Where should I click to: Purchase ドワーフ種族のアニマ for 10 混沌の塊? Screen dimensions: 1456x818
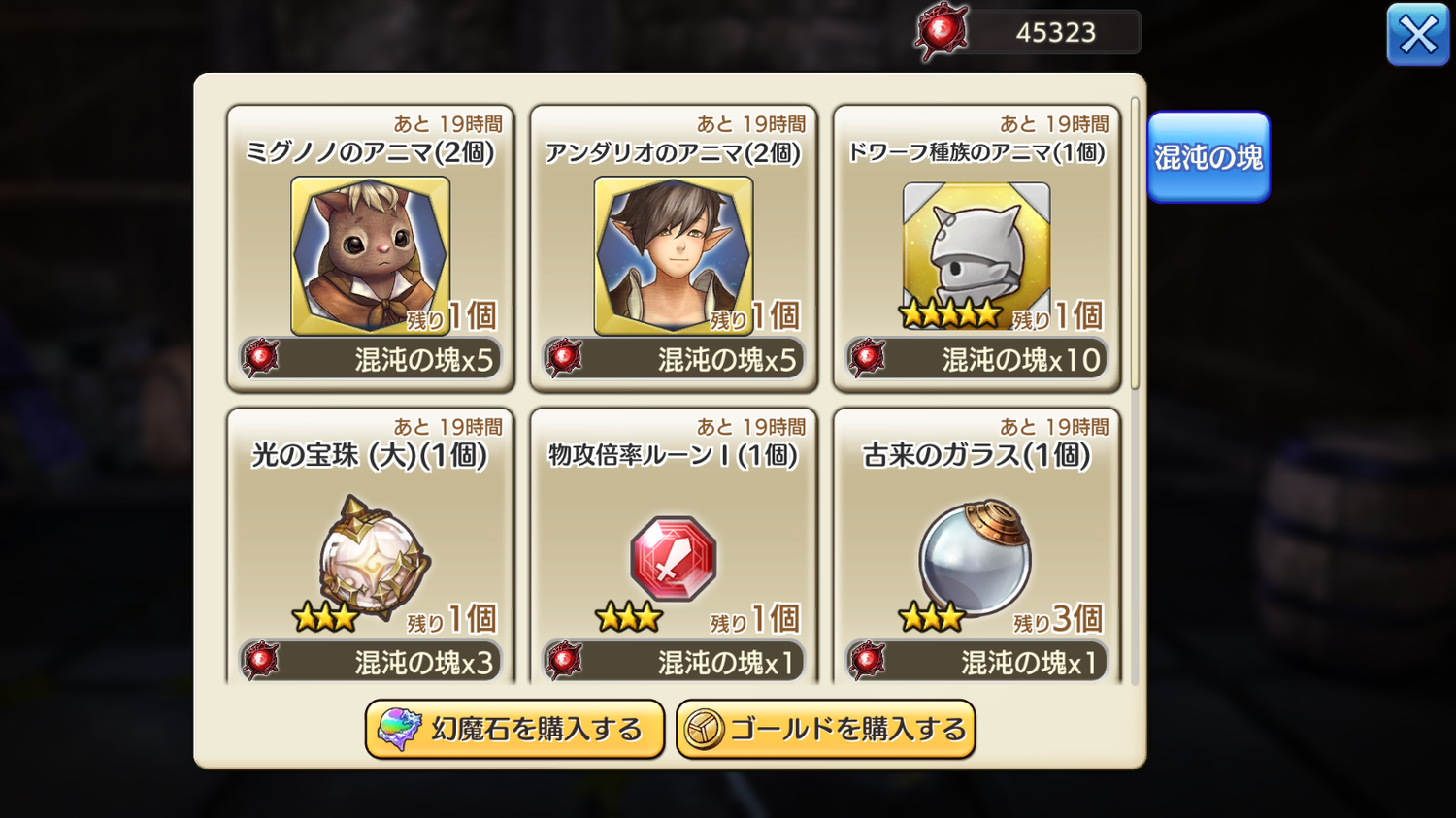pyautogui.click(x=976, y=360)
